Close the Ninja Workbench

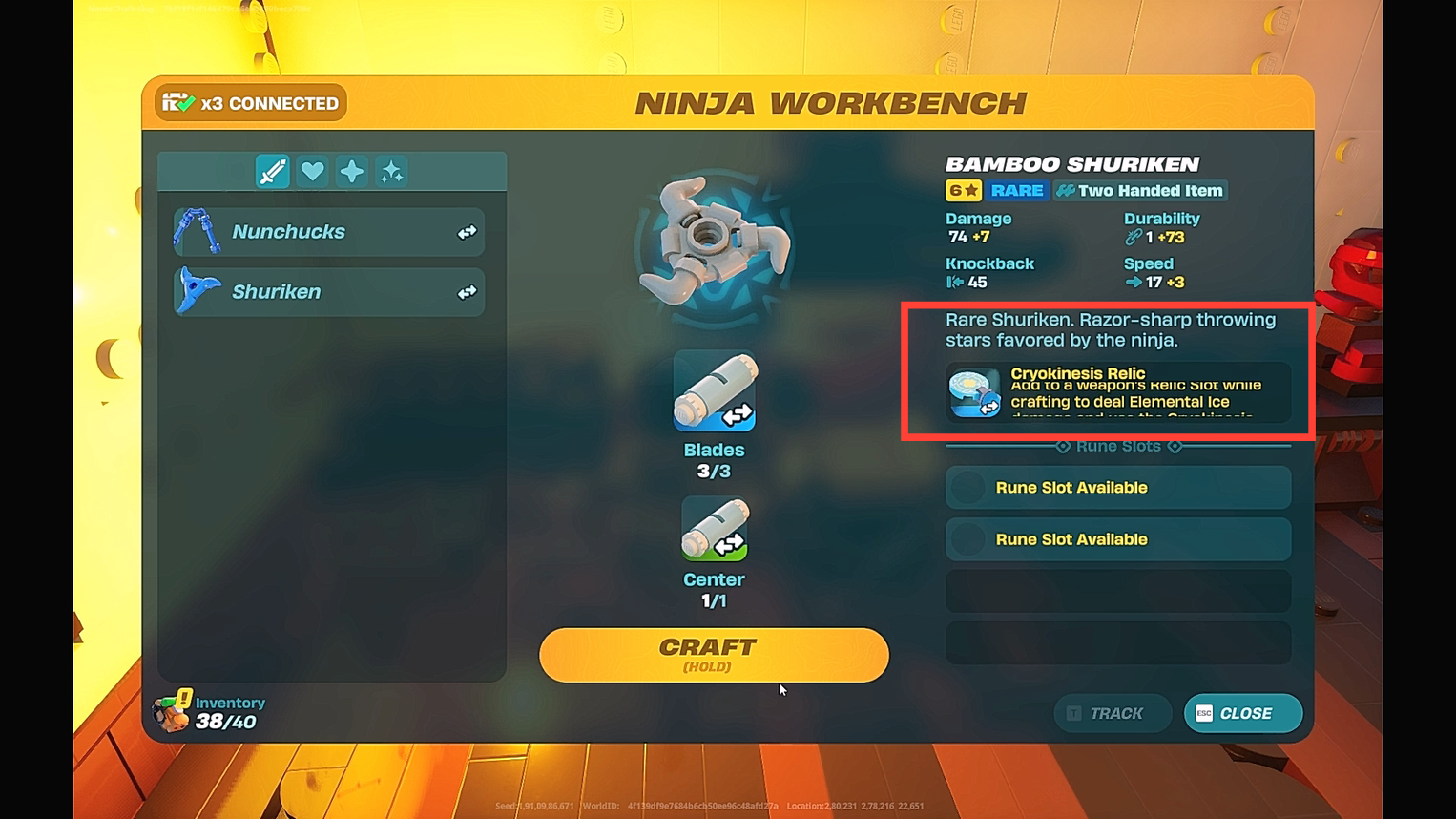point(1242,713)
